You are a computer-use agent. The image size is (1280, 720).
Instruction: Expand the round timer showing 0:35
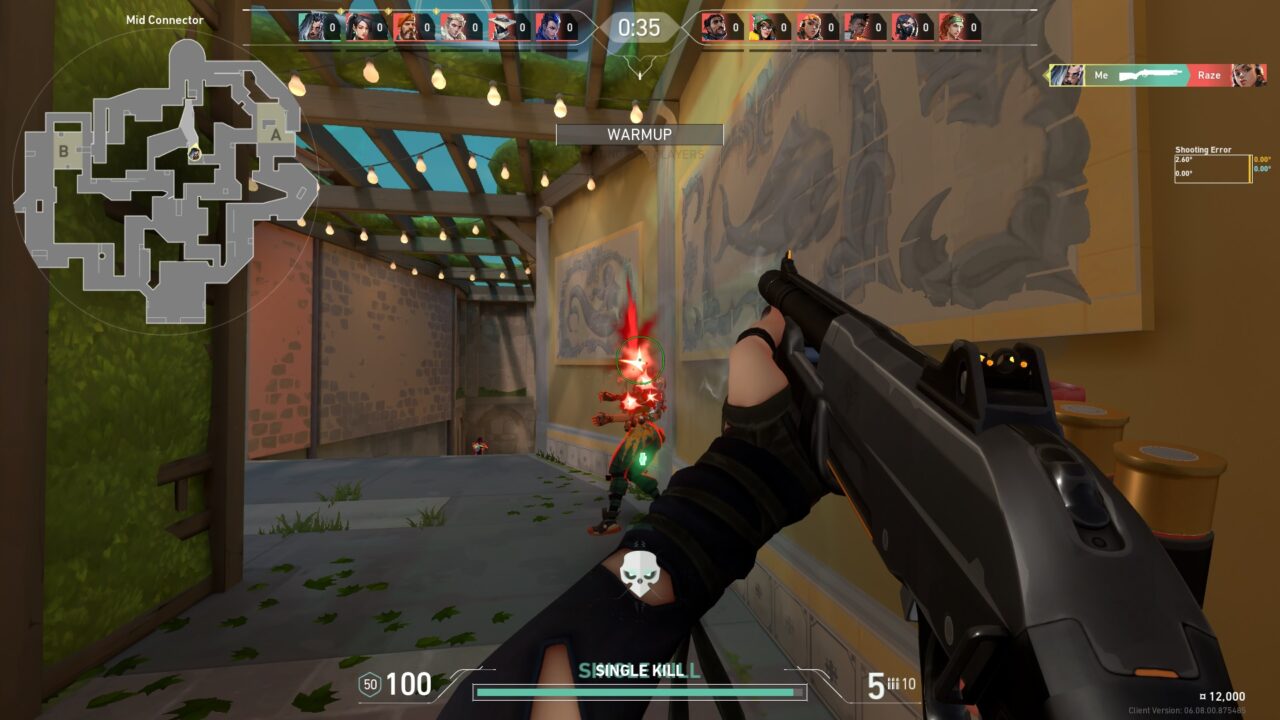[x=638, y=28]
